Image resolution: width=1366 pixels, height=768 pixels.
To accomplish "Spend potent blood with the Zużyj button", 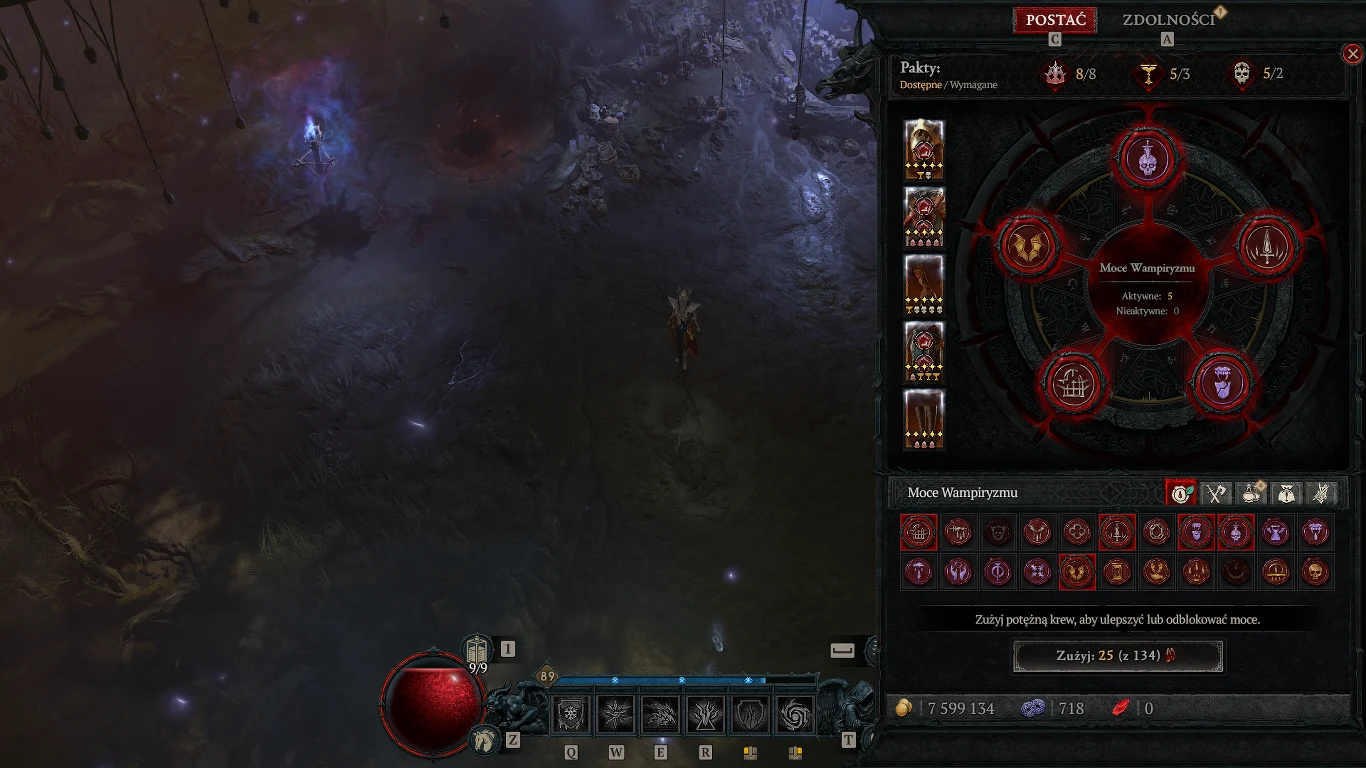I will (1118, 656).
